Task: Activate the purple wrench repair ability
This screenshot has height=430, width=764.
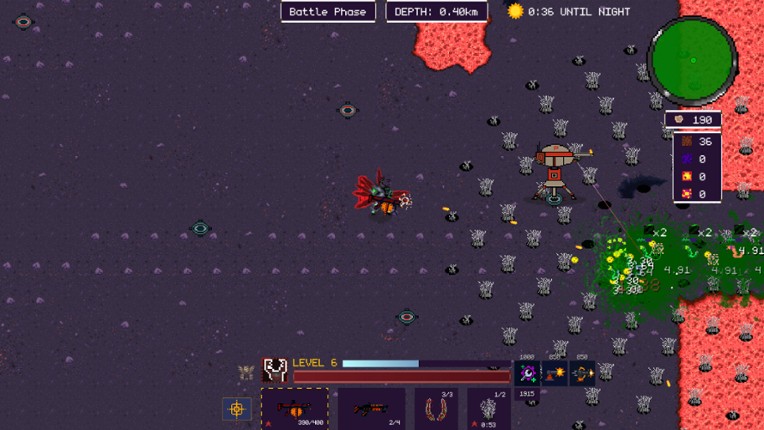Action: coord(527,374)
